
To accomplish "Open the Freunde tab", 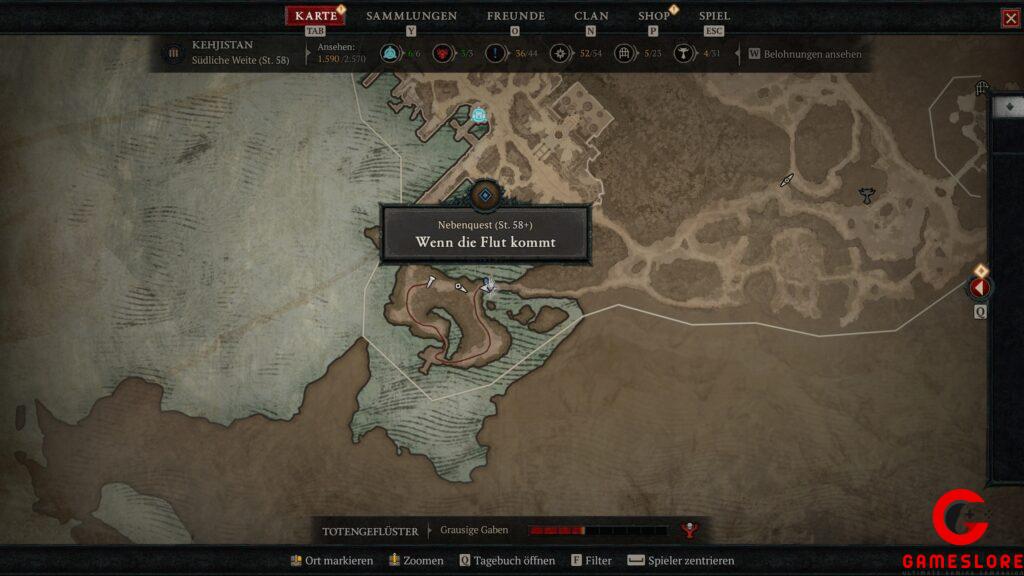I will click(515, 16).
